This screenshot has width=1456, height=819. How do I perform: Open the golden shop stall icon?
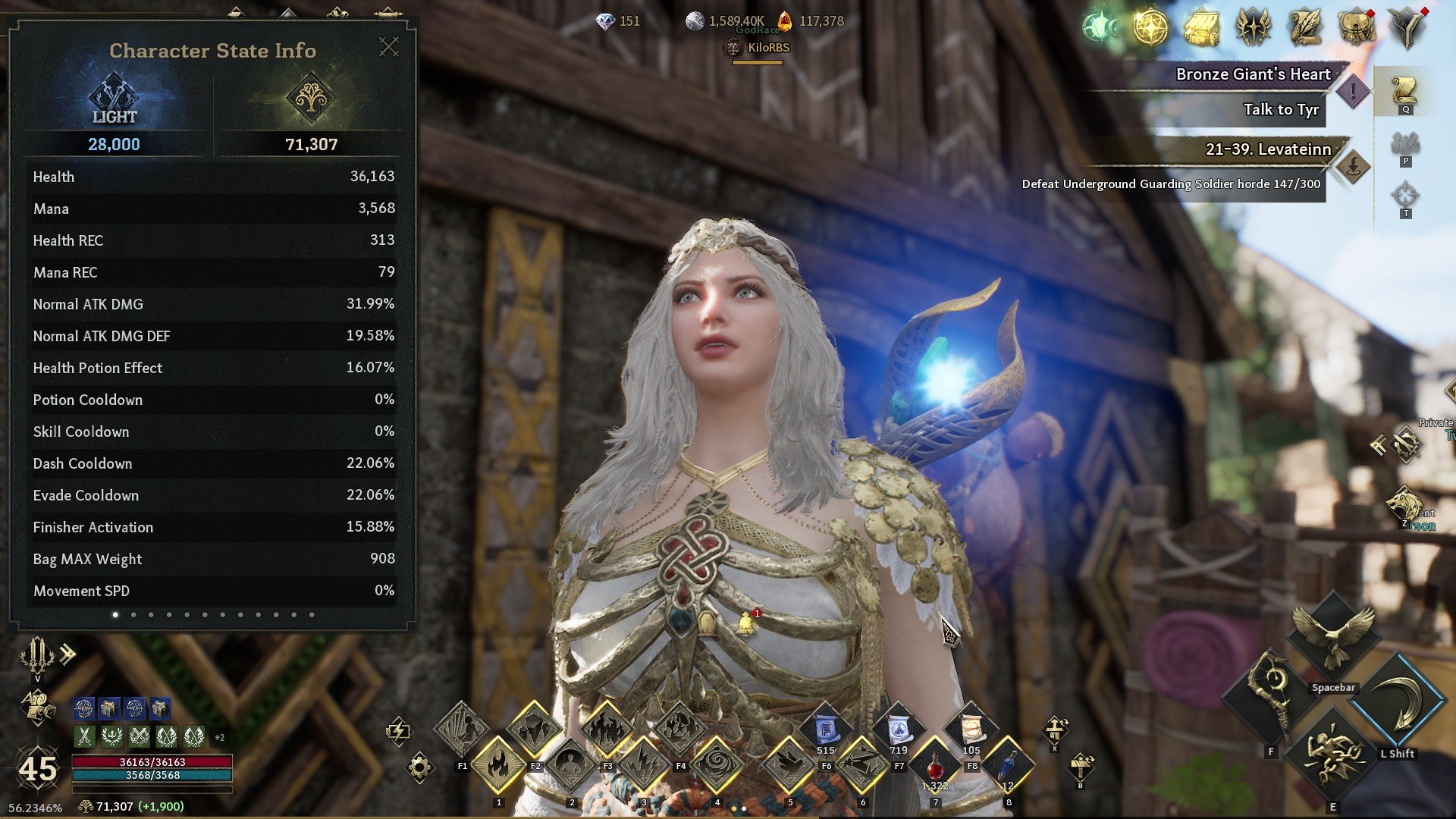click(1202, 28)
